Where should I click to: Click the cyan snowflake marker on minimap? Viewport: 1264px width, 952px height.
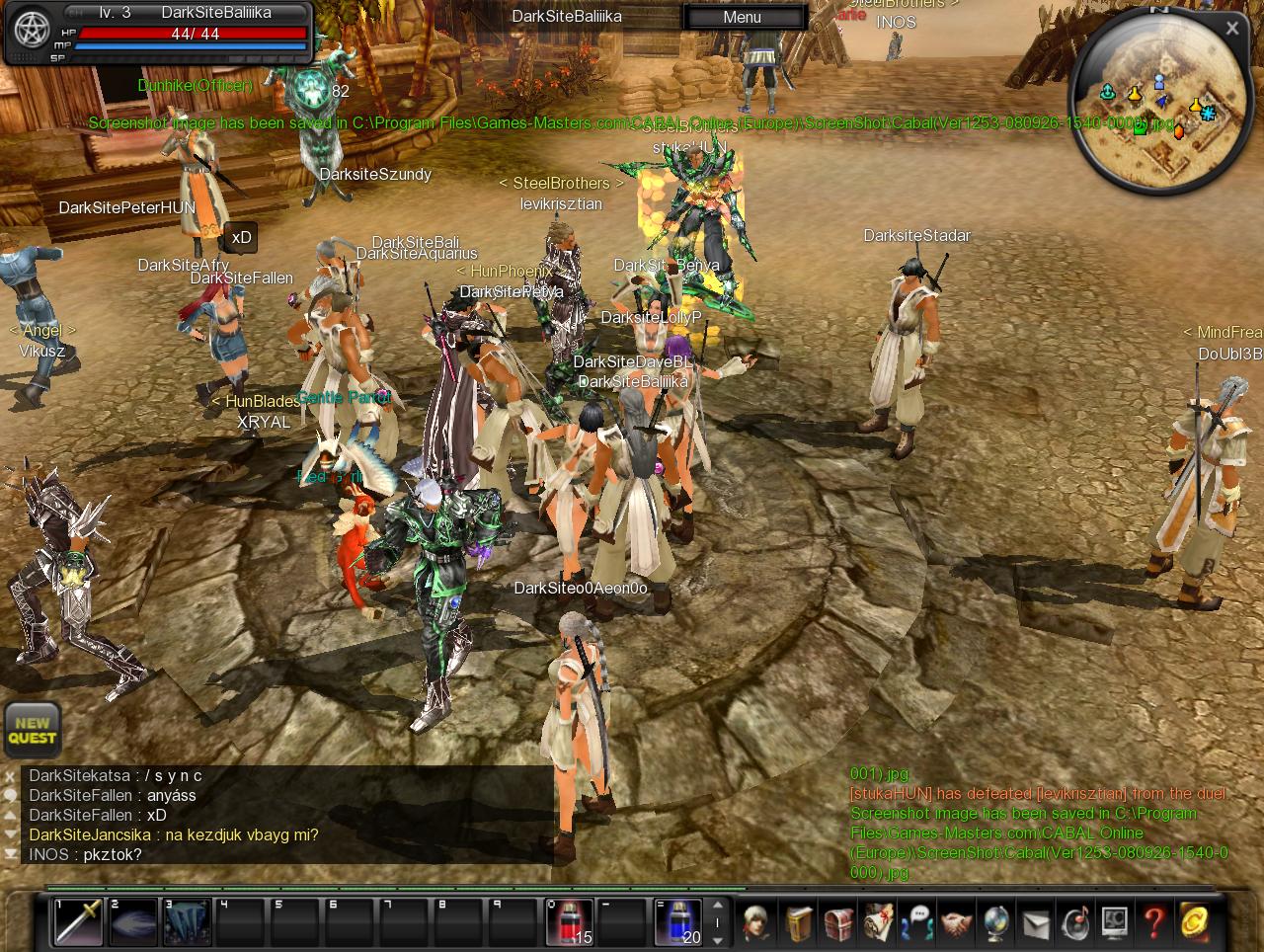tap(1209, 115)
